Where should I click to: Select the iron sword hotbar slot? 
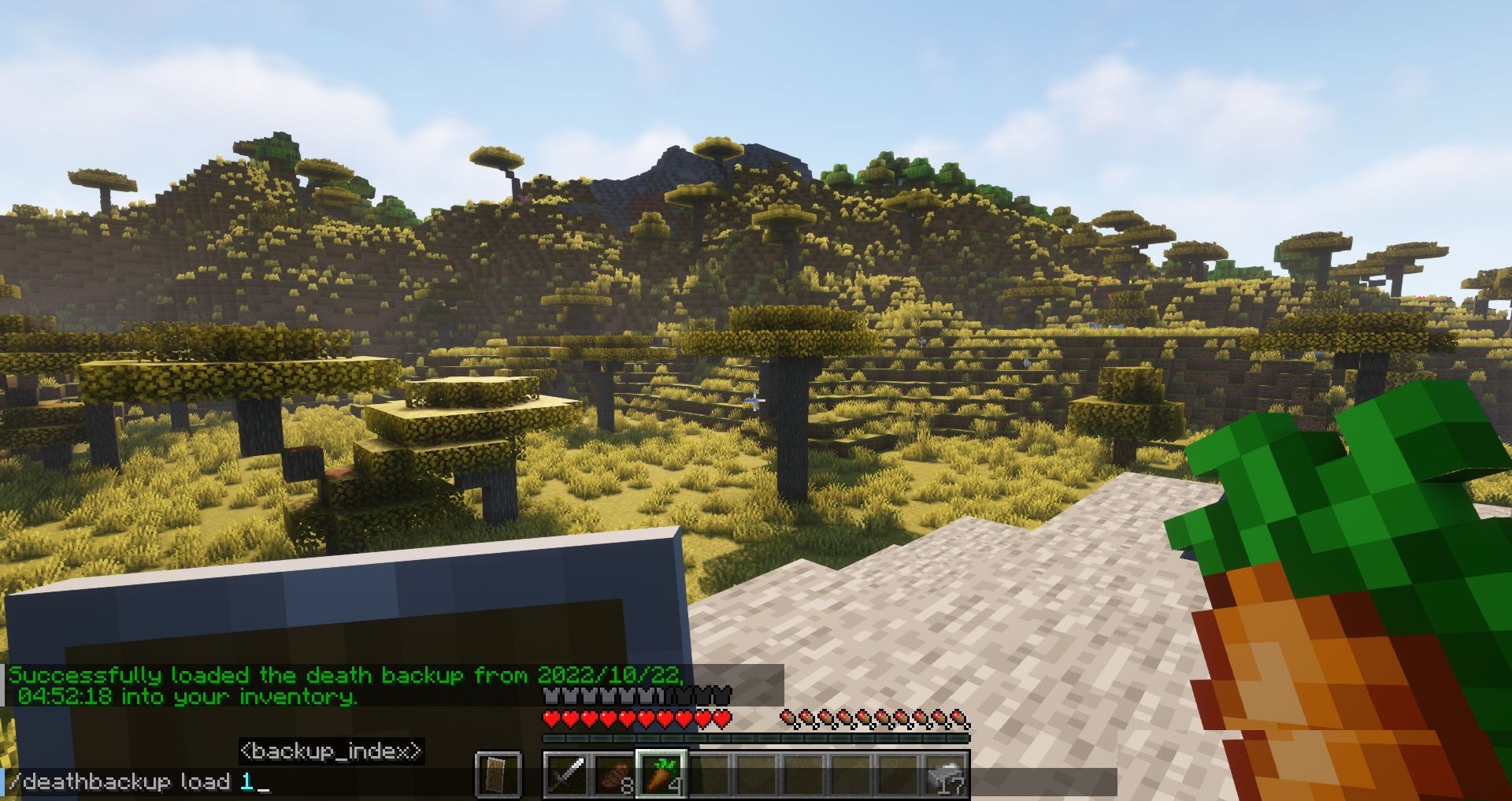coord(566,774)
